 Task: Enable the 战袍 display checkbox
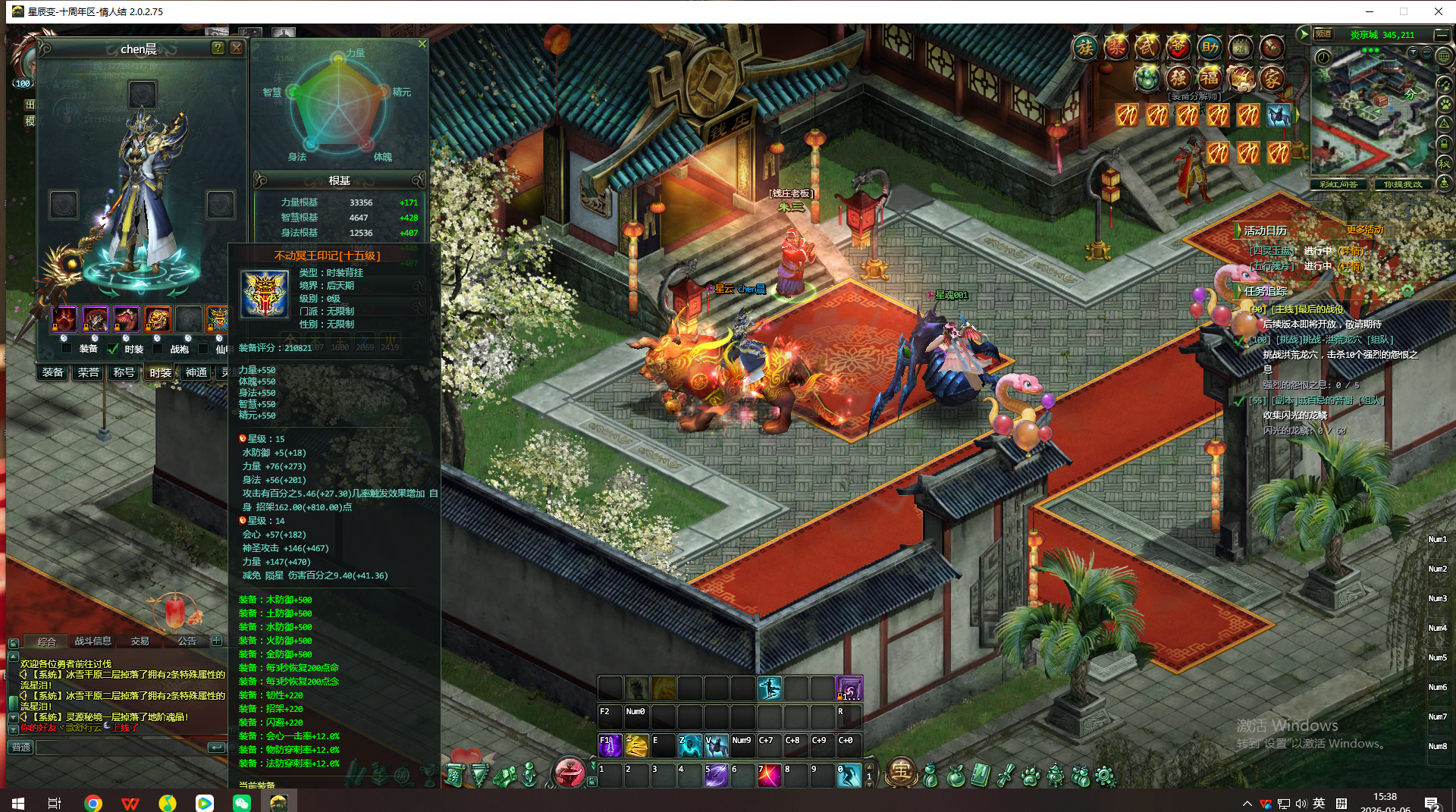coord(158,349)
